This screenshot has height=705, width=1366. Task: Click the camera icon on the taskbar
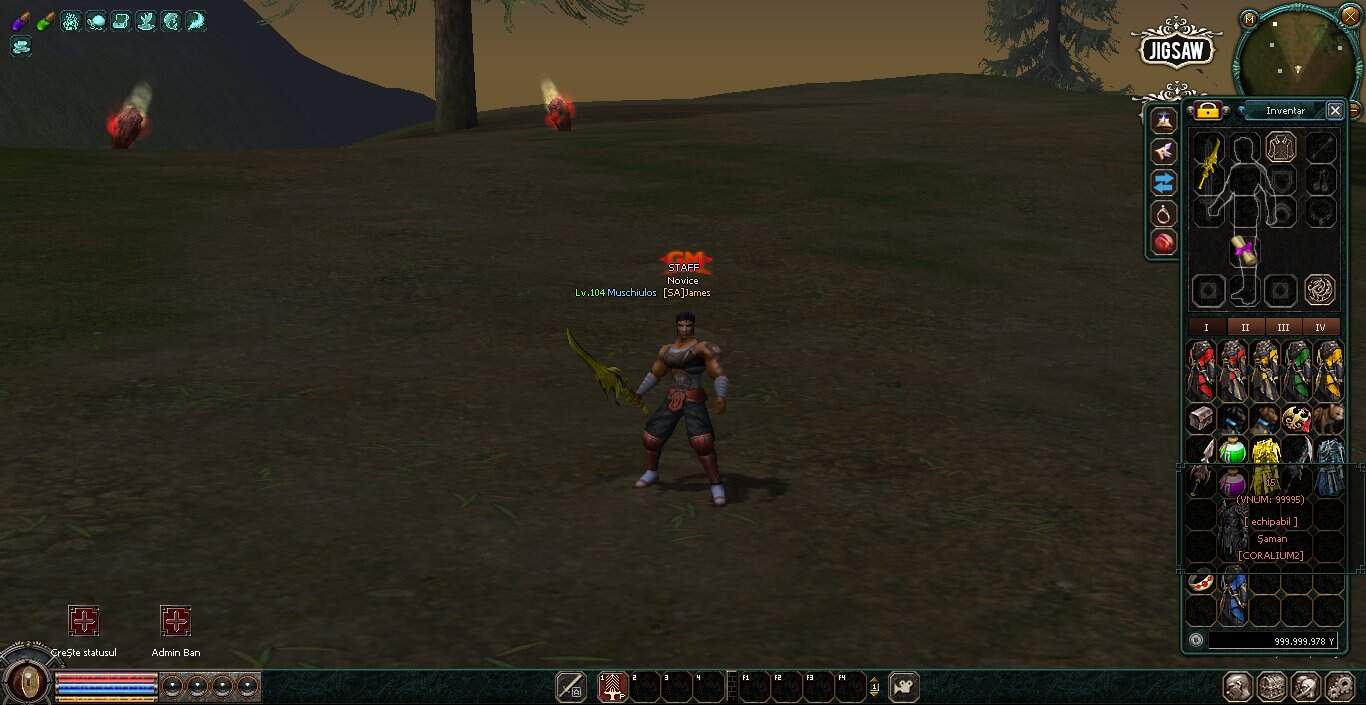(x=904, y=687)
